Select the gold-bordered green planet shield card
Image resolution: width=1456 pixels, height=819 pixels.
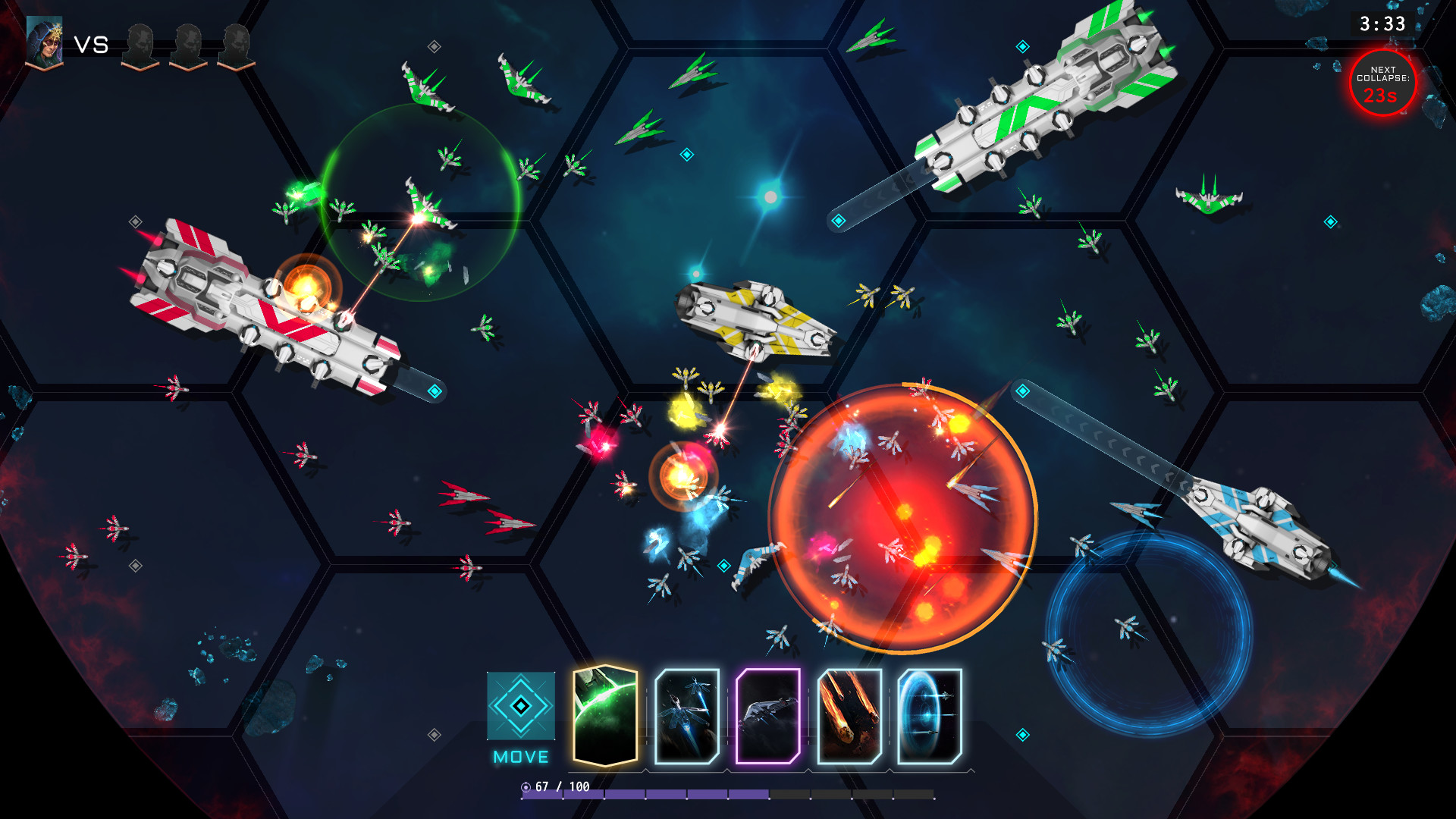coord(604,716)
